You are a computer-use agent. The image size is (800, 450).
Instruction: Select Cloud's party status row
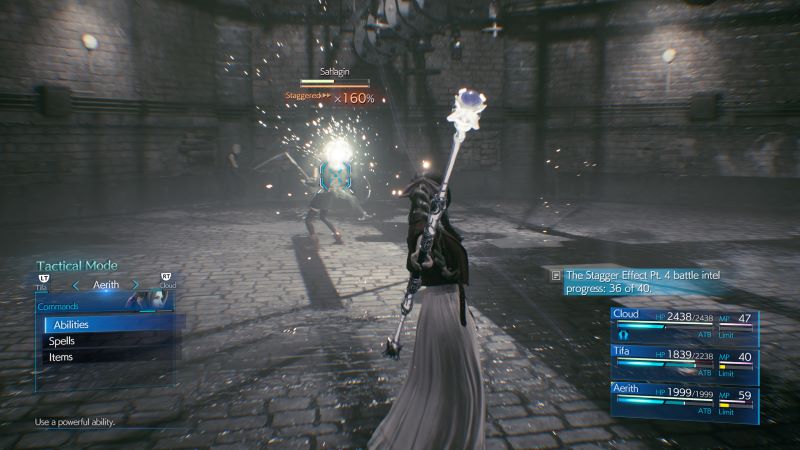tap(684, 326)
